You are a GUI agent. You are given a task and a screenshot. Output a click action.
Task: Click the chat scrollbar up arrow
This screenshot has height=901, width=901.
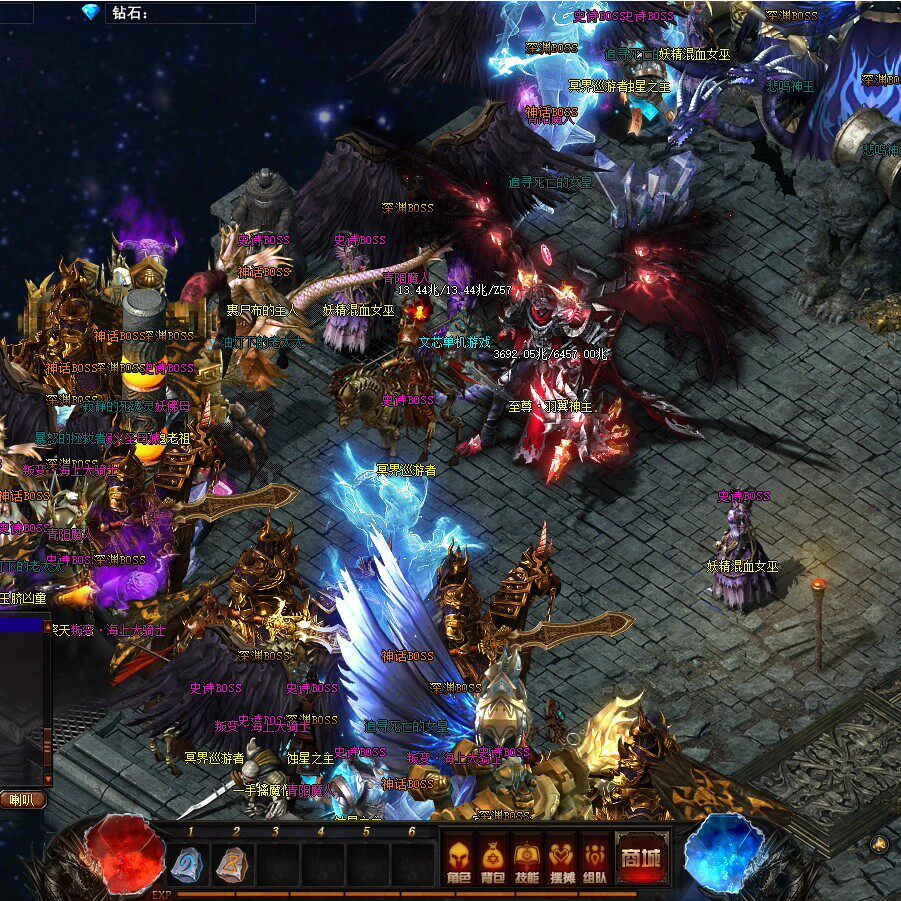coord(47,625)
